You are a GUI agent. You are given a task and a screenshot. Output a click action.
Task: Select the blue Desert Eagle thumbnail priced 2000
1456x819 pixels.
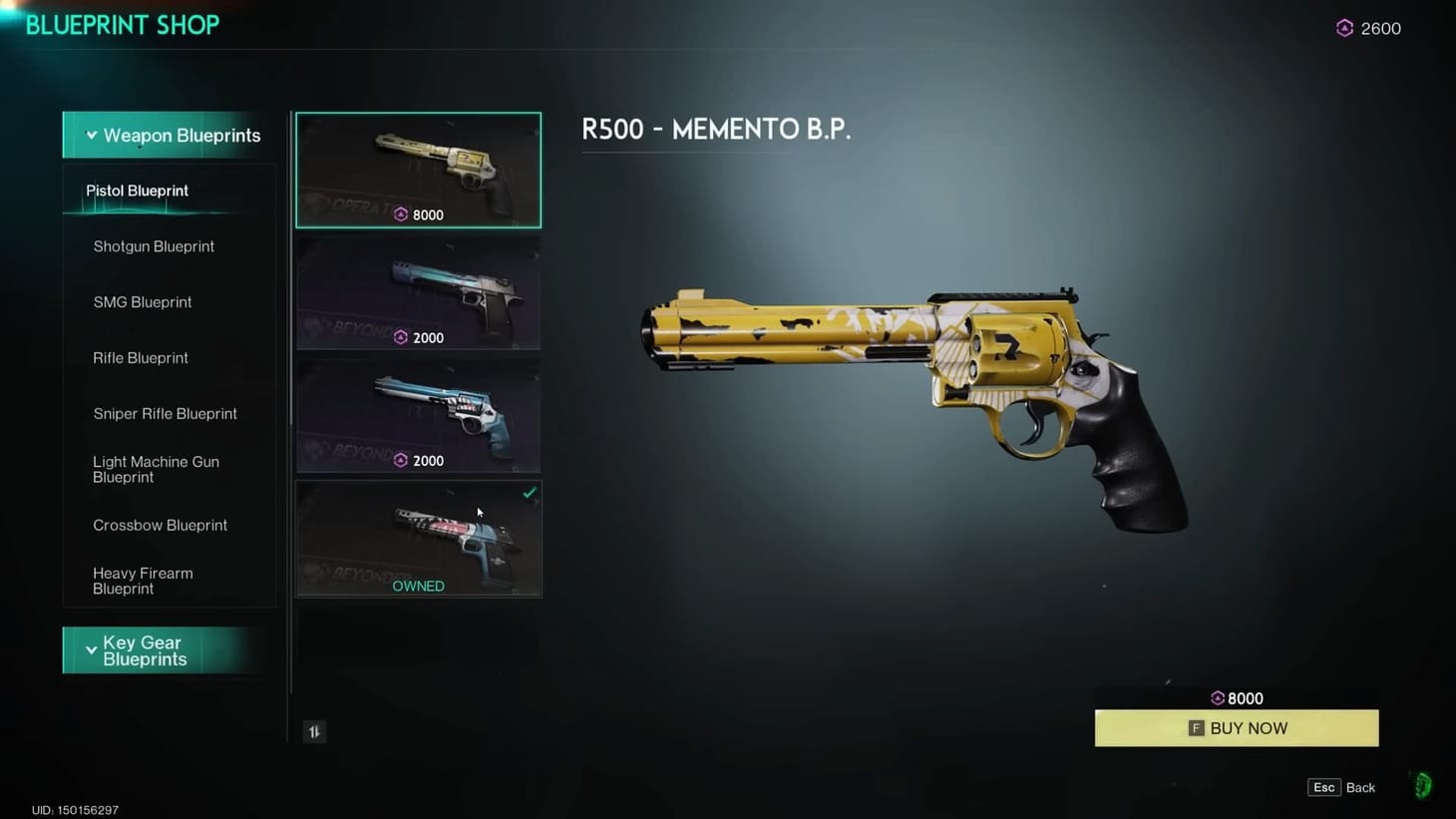418,291
